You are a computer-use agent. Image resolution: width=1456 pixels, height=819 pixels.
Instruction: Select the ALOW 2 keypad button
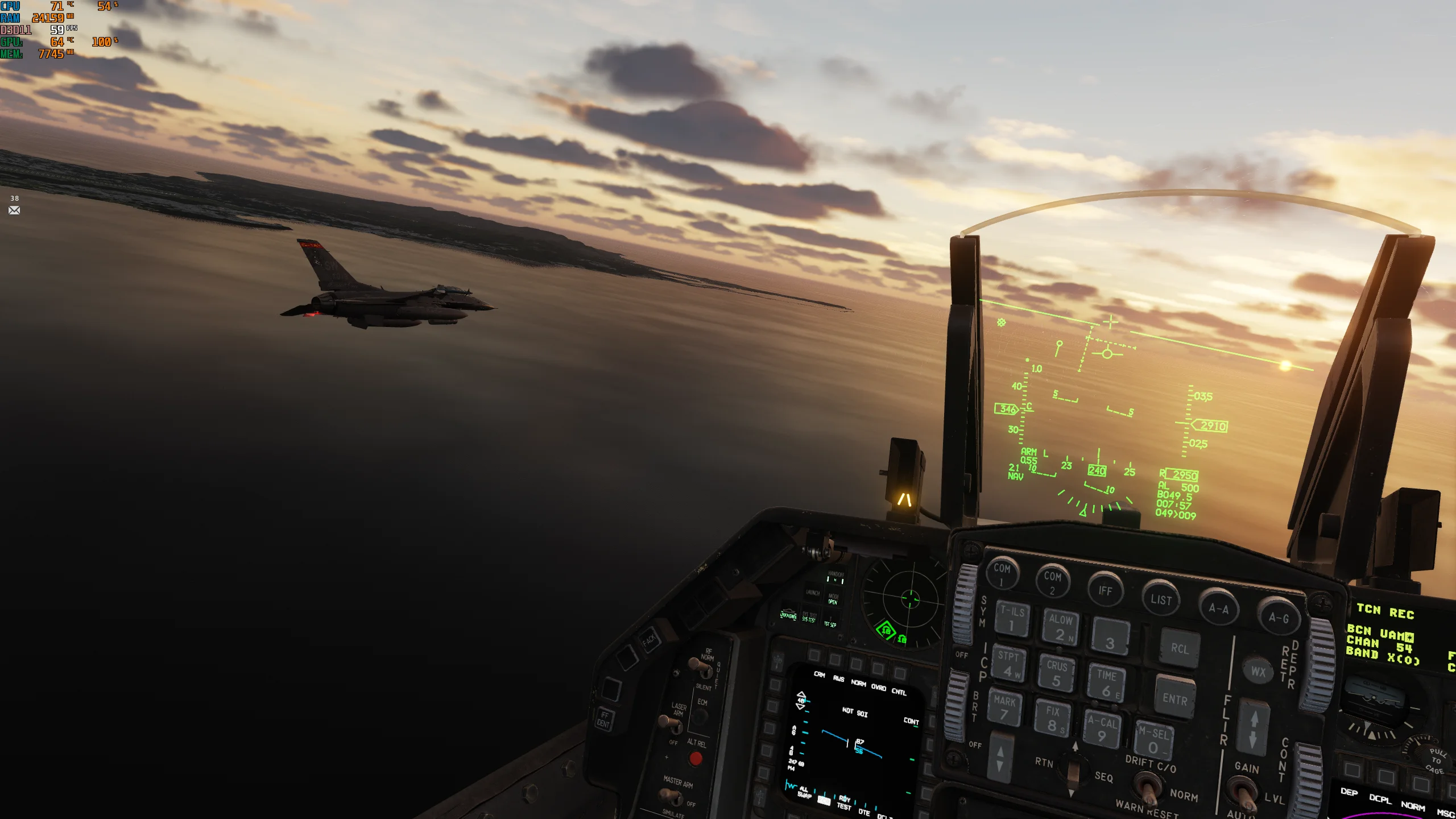click(1061, 627)
